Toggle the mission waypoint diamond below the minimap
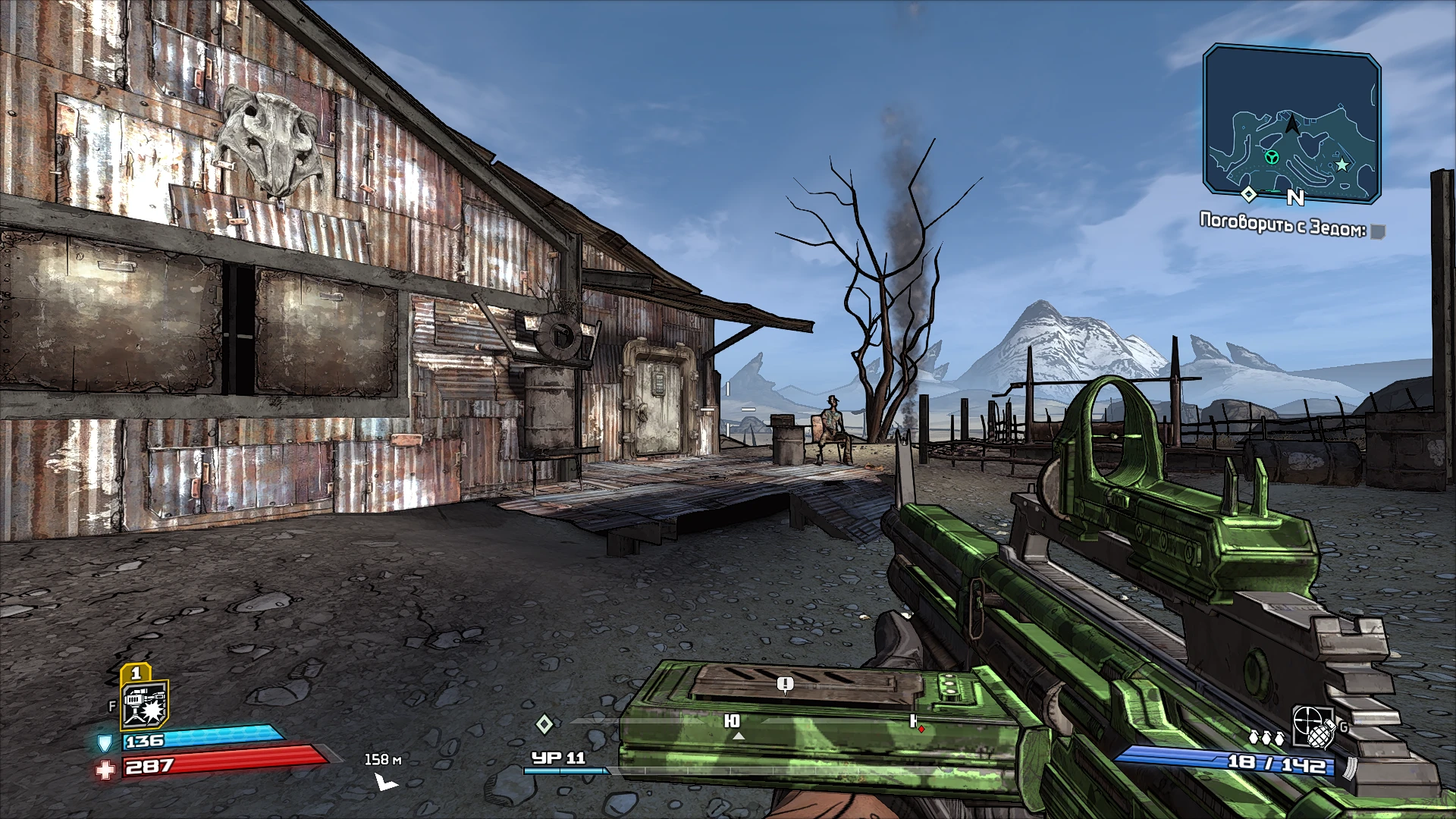 (x=1250, y=196)
